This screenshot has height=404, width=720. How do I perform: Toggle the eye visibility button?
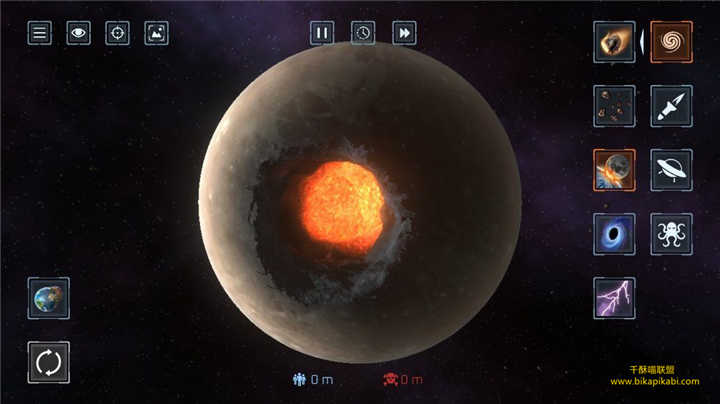pyautogui.click(x=78, y=33)
